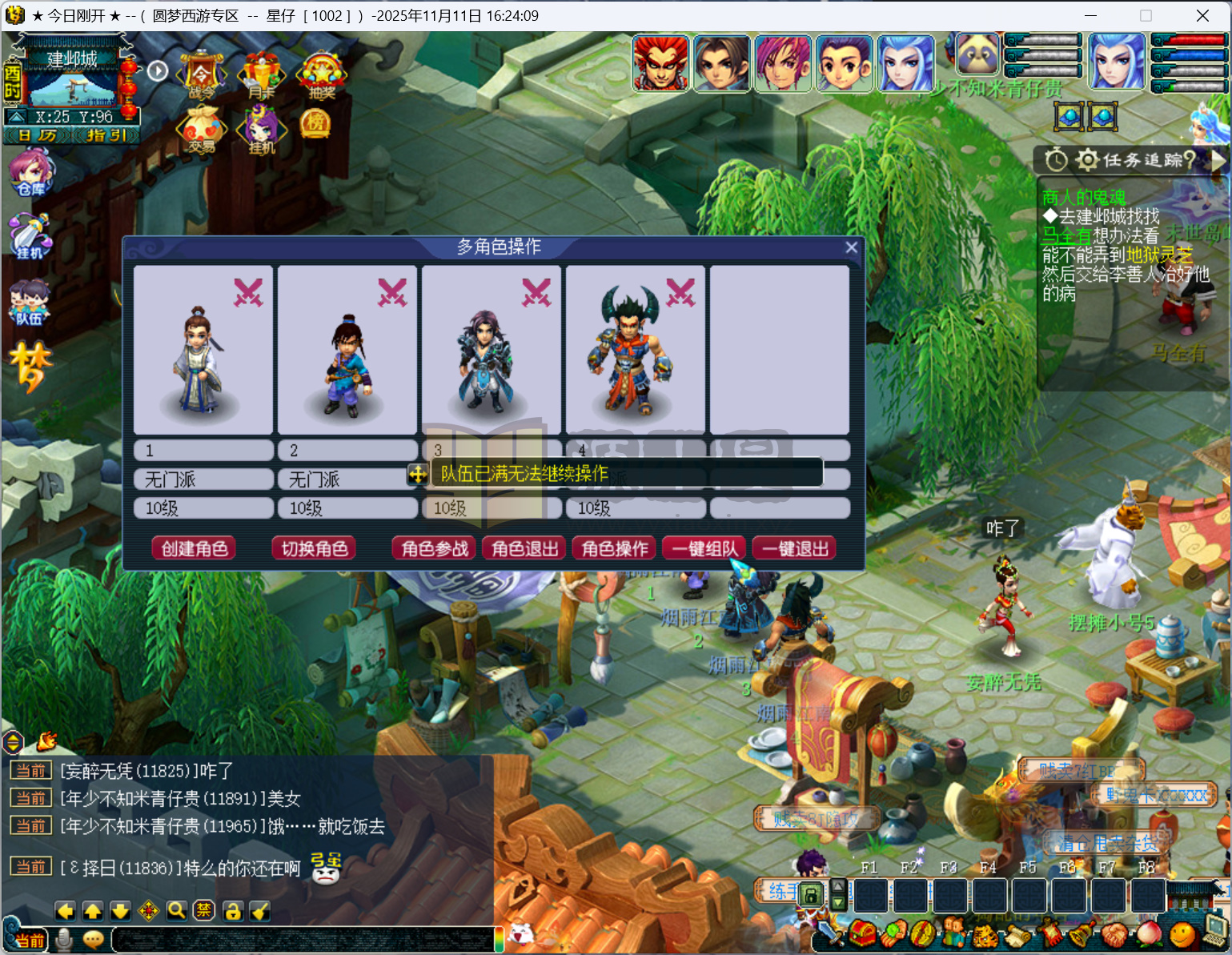This screenshot has width=1232, height=955.
Task: Open the 交易 trade interface
Action: coord(201,130)
